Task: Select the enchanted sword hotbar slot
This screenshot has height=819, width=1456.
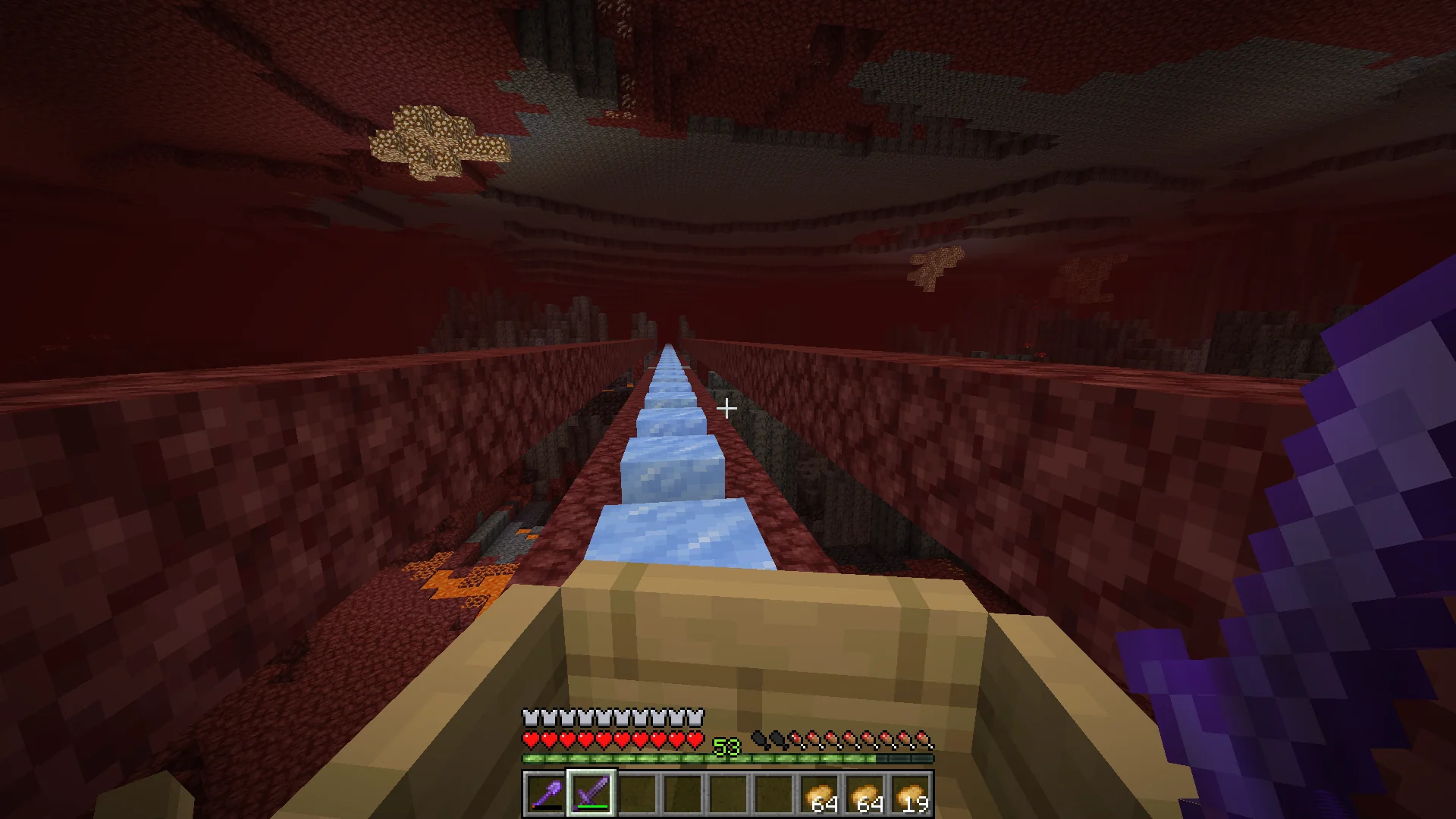Action: [591, 793]
